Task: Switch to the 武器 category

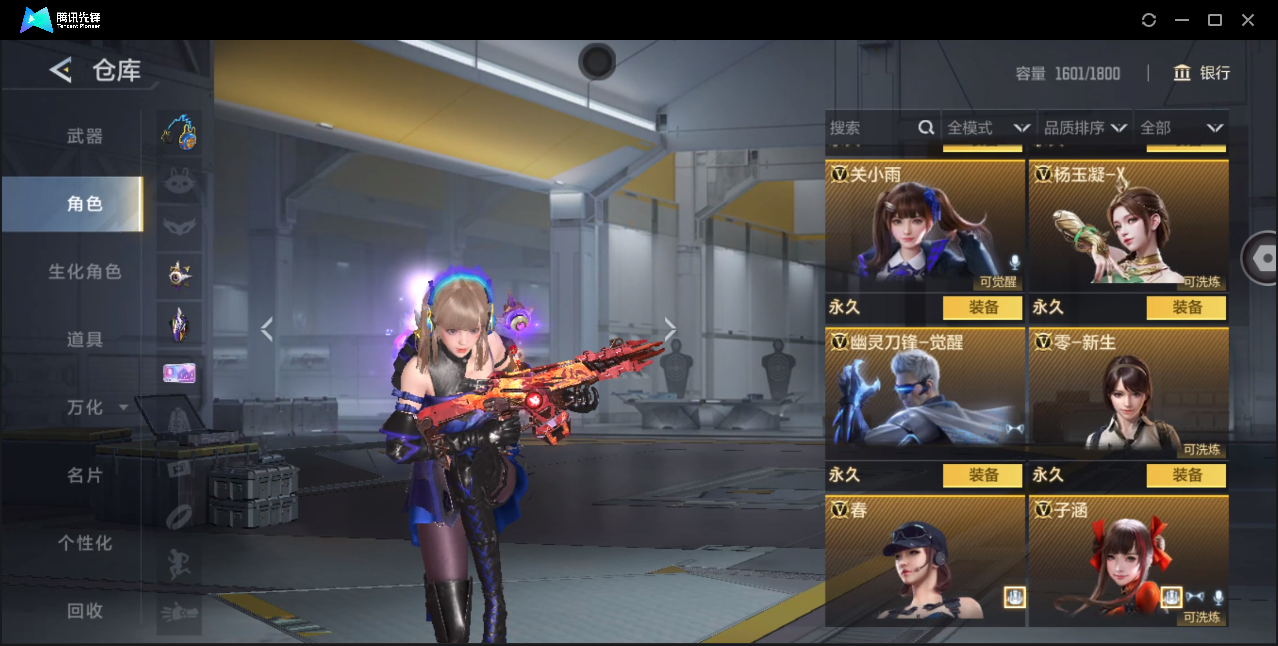Action: point(85,137)
